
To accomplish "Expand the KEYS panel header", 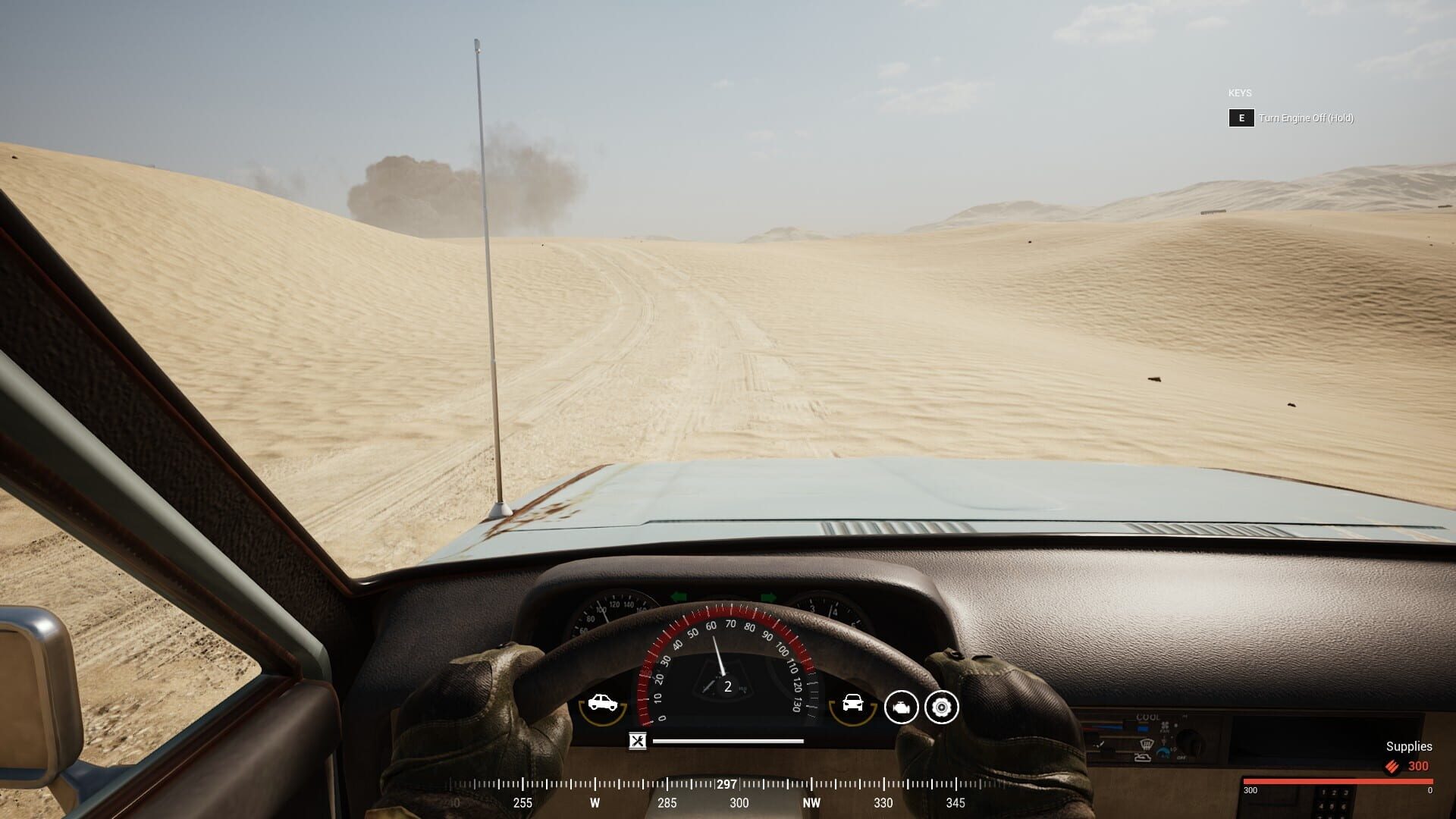I will point(1238,93).
